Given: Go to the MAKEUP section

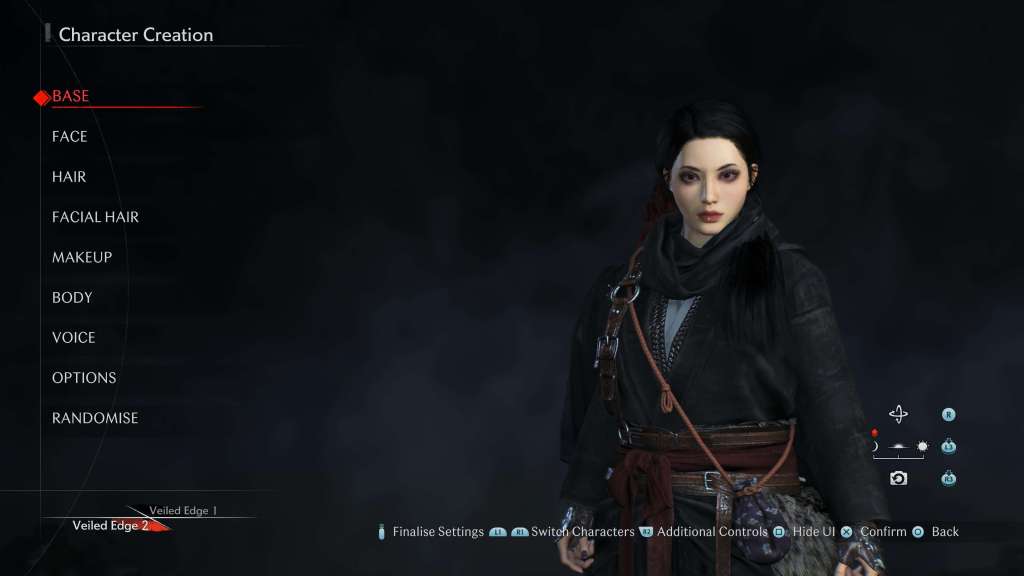Looking at the screenshot, I should [82, 257].
